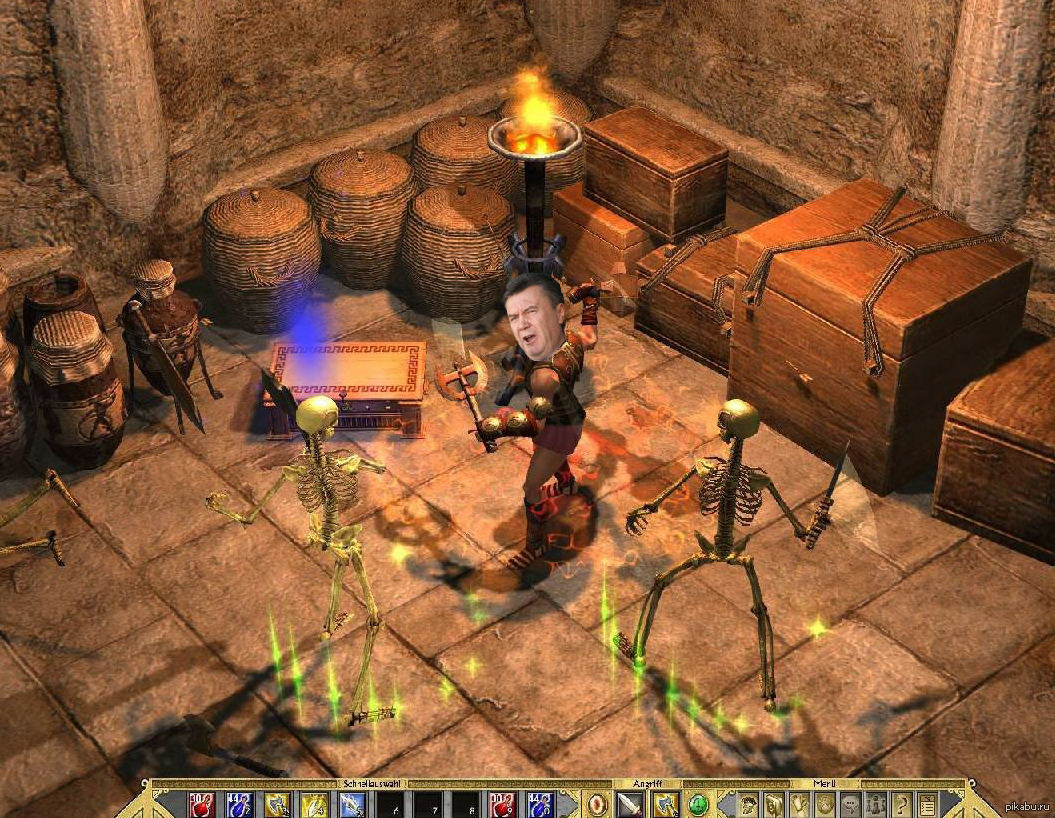
Task: Select the axe attack icon under Angriff
Action: click(x=665, y=804)
